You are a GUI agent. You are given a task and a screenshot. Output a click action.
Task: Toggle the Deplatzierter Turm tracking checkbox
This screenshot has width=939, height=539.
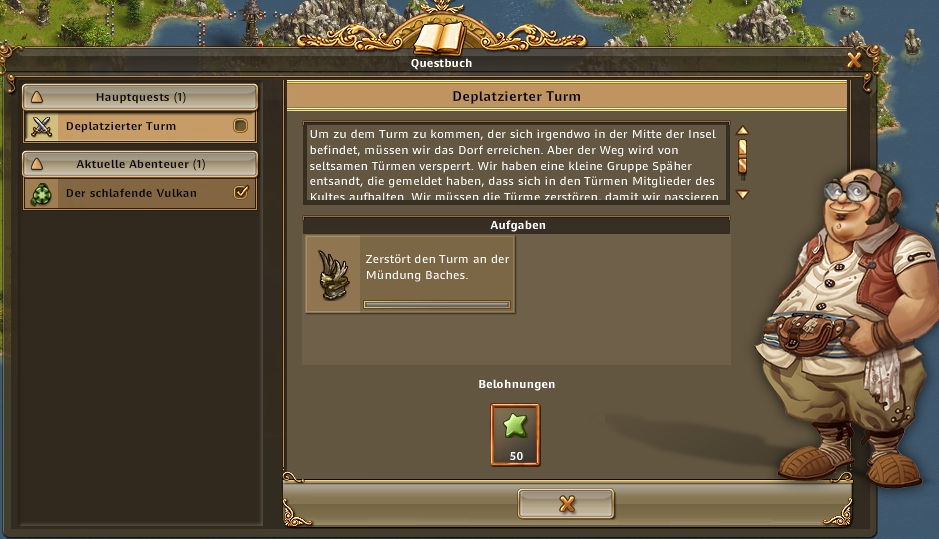[x=240, y=126]
